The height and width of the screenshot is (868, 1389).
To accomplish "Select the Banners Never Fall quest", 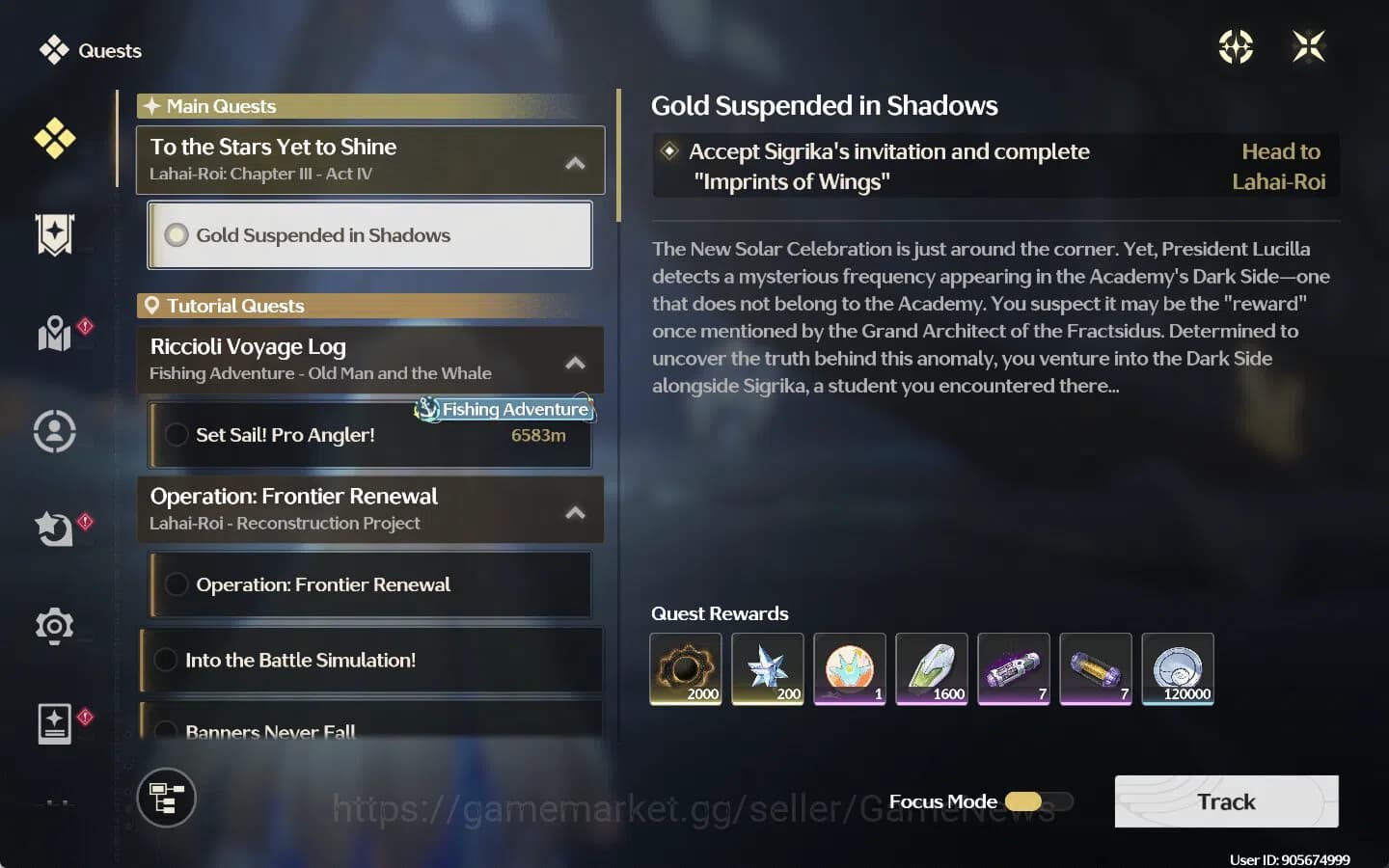I will tap(370, 729).
